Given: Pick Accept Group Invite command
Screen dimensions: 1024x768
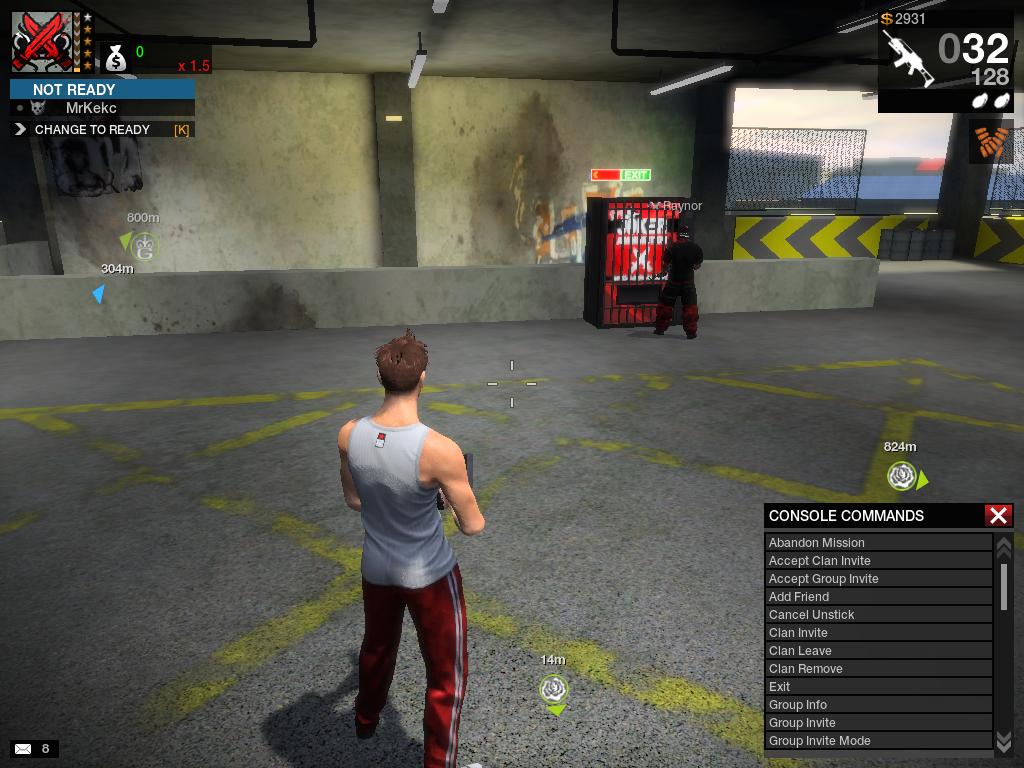Looking at the screenshot, I should point(878,579).
